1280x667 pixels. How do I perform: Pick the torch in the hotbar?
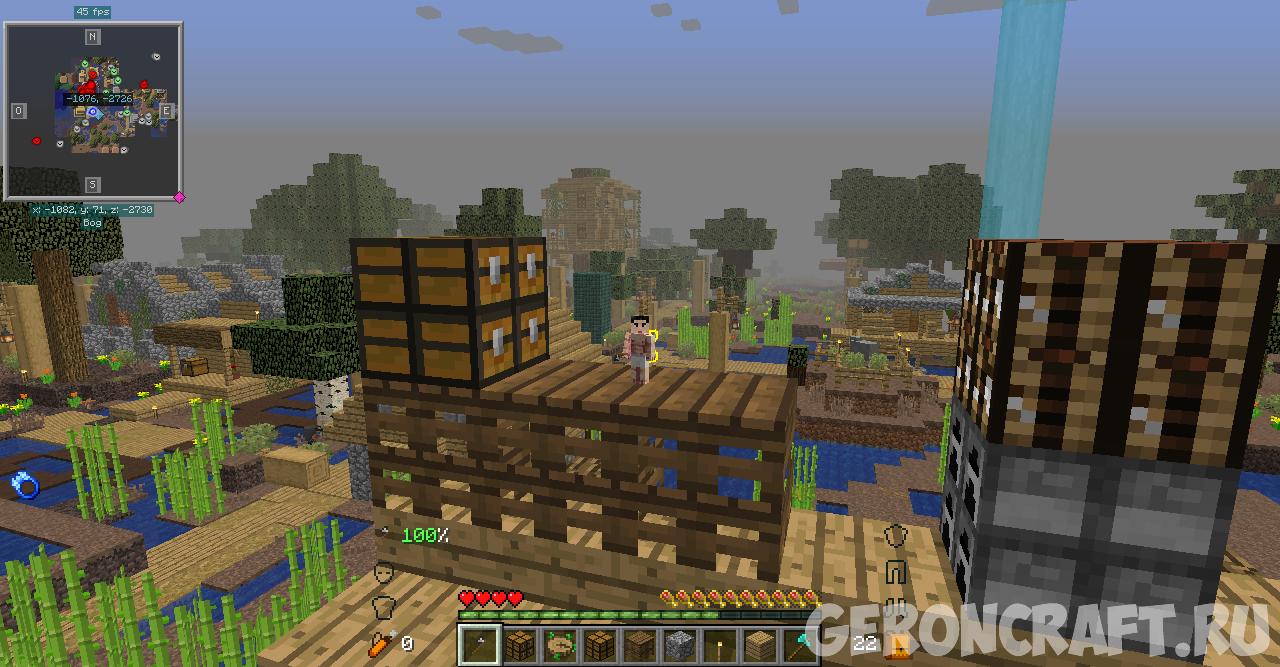point(720,643)
